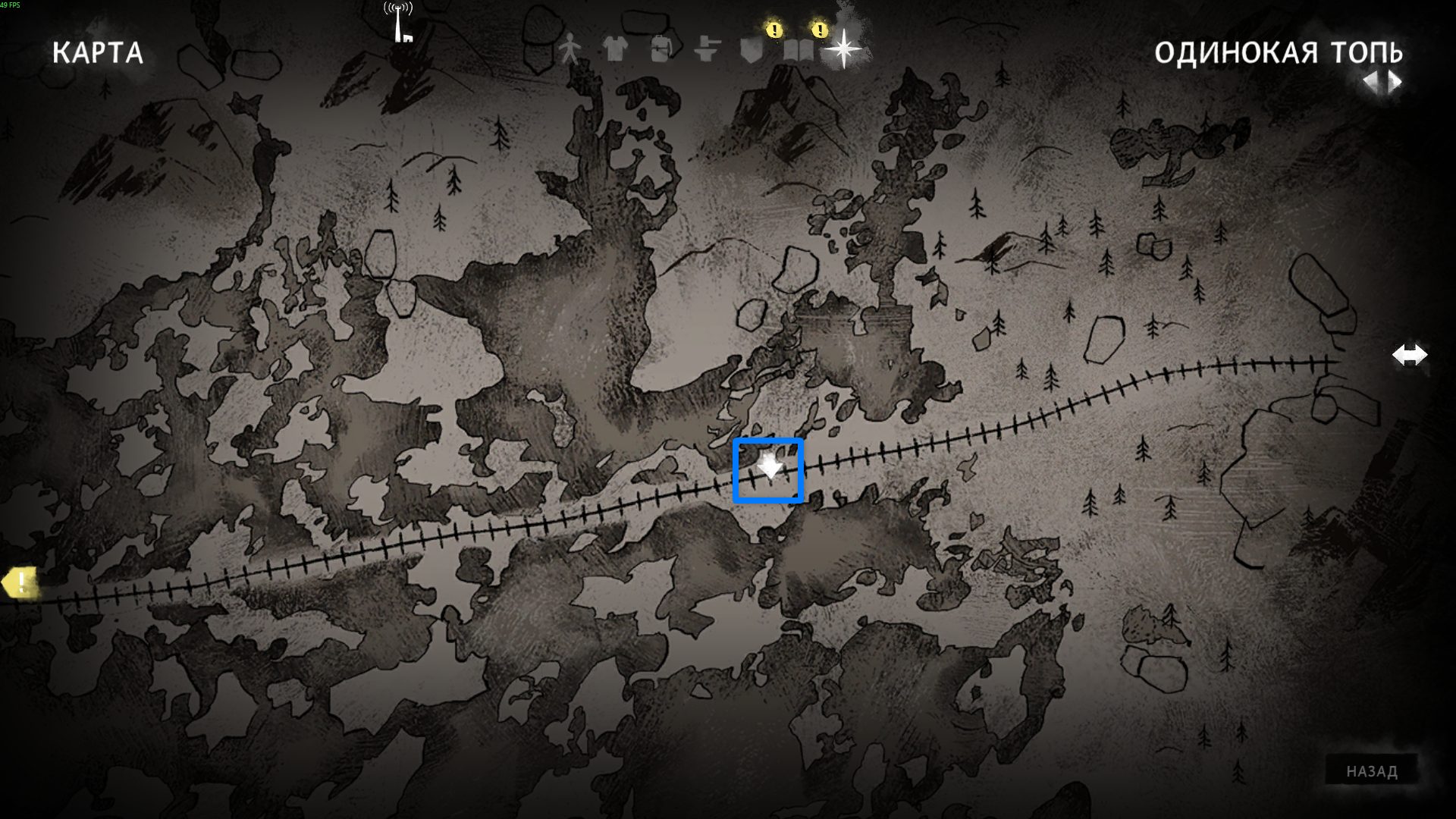The width and height of the screenshot is (1456, 819).
Task: Open the status tab with the person icon
Action: point(569,50)
